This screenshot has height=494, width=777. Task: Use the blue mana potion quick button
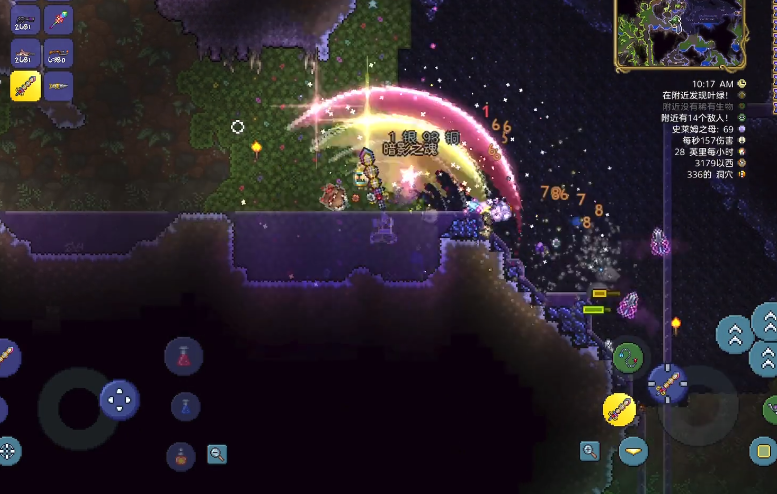tap(185, 406)
